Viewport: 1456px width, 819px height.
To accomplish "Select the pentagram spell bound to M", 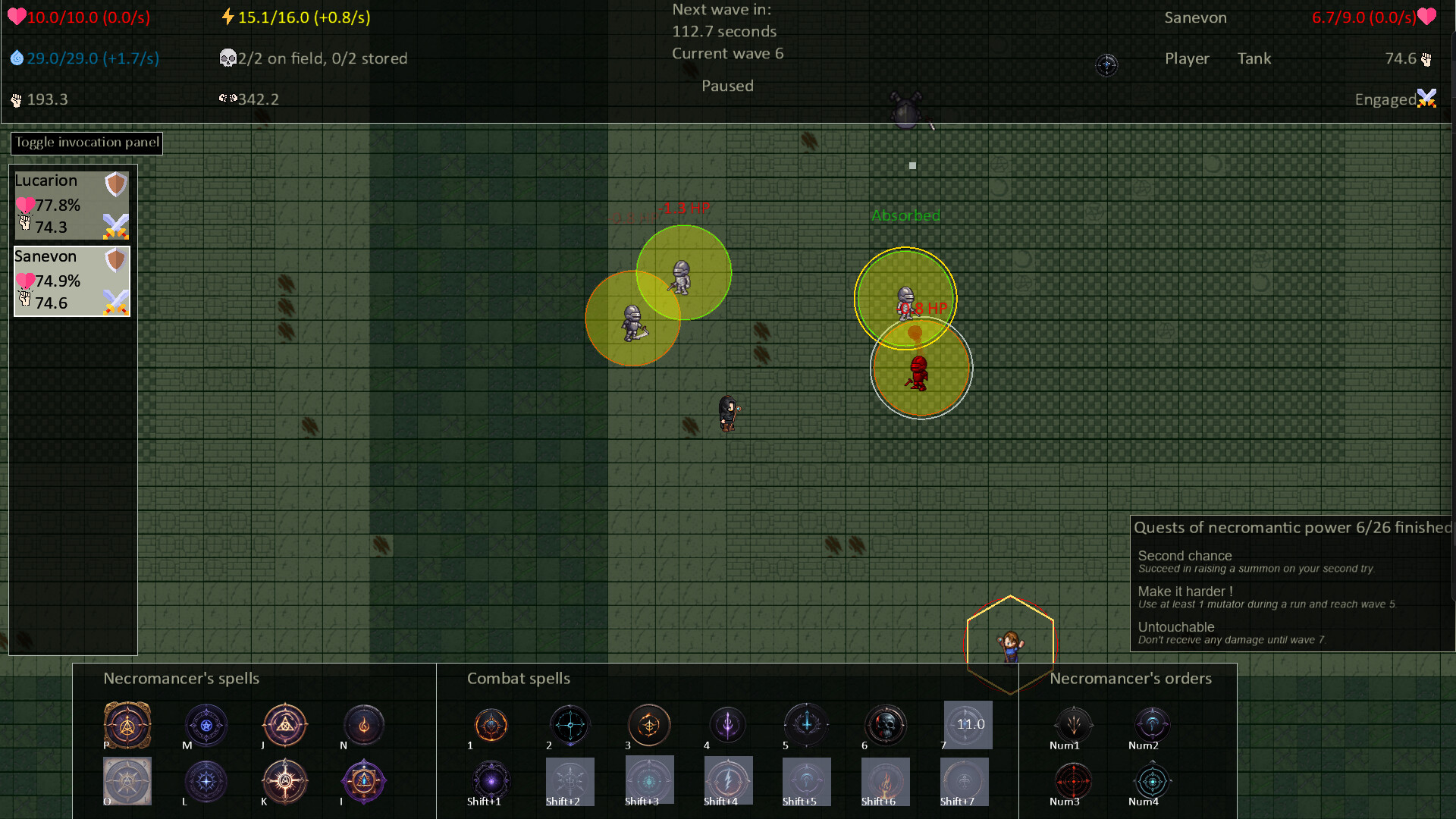I will tap(206, 724).
